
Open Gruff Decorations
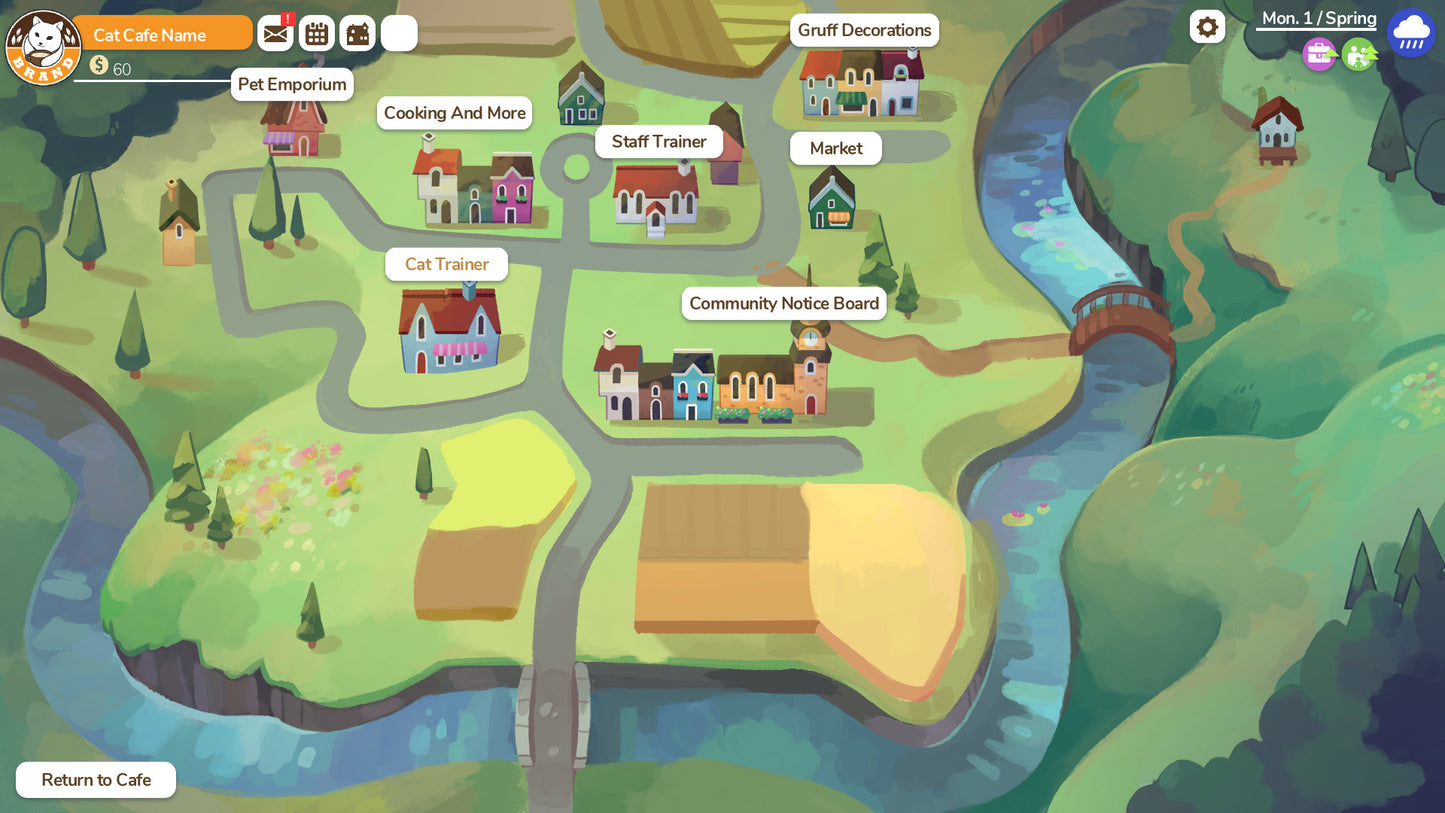click(x=864, y=30)
